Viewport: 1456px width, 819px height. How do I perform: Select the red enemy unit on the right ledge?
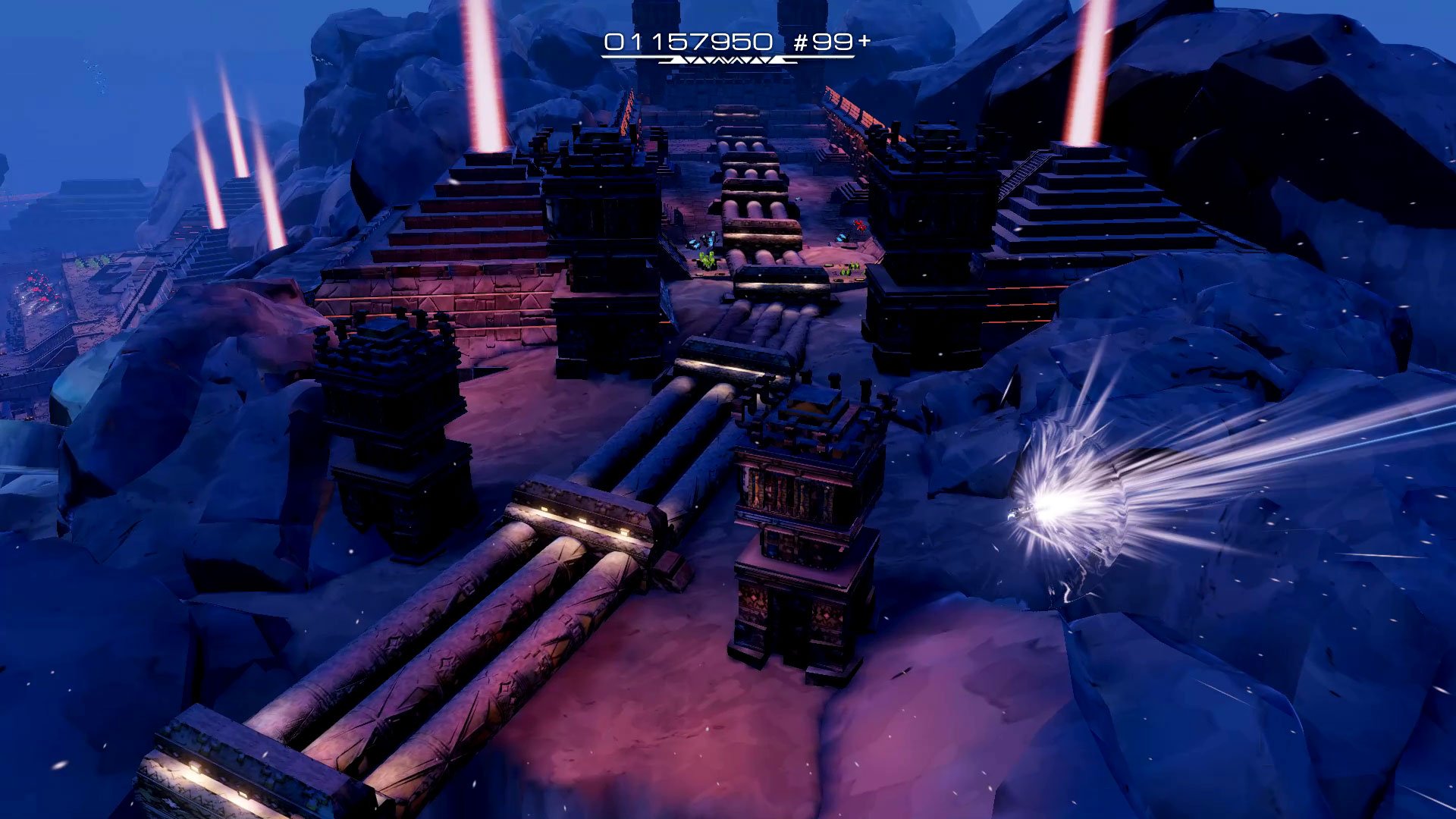(x=858, y=225)
